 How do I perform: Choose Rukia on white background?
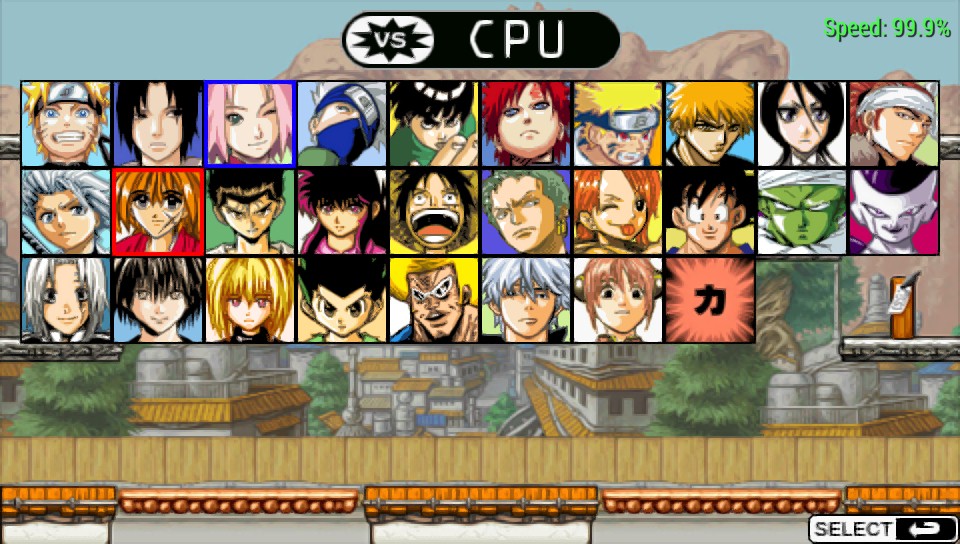[802, 124]
